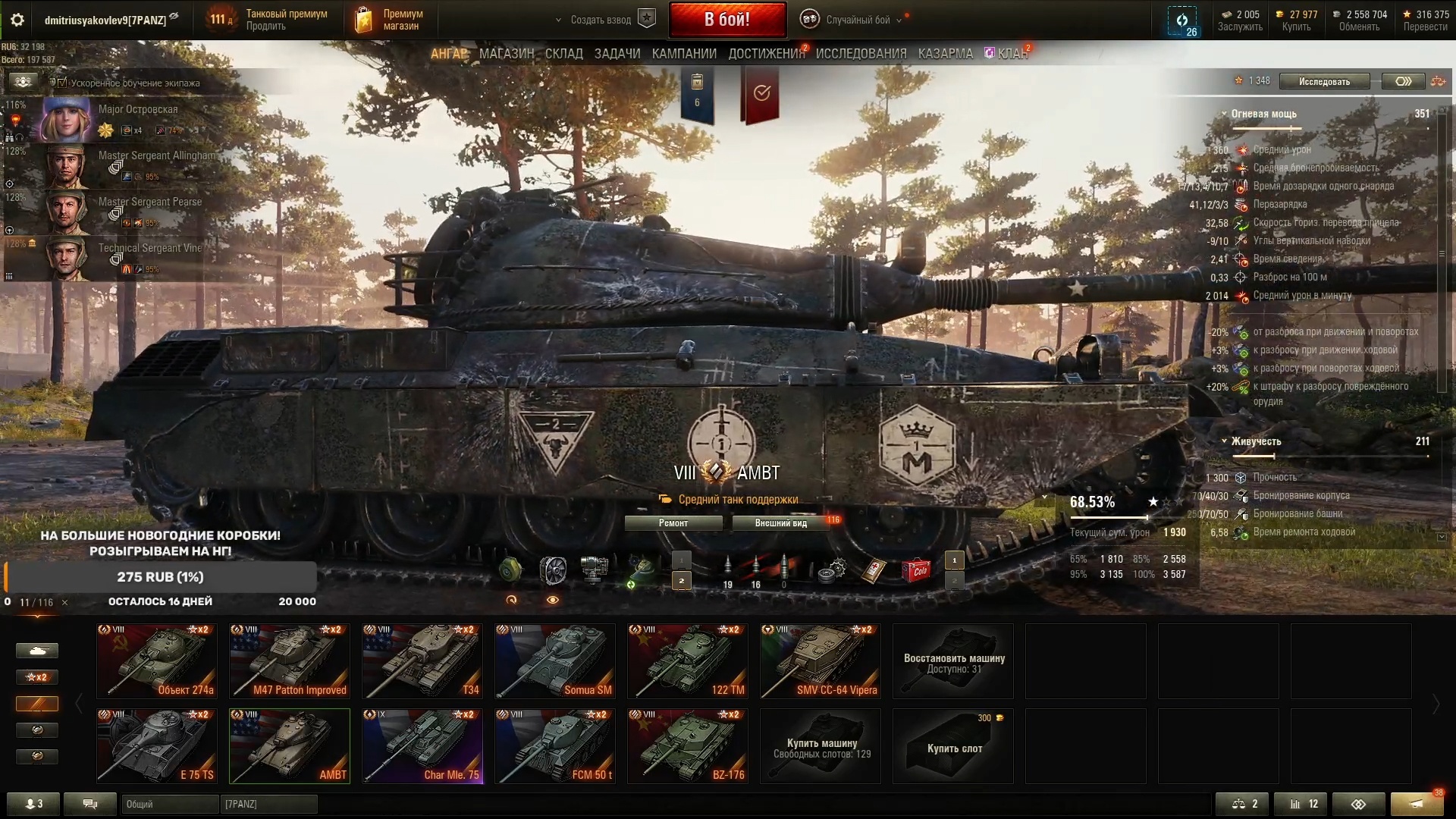Click the Ремонт button
This screenshot has width=1456, height=819.
click(x=673, y=523)
